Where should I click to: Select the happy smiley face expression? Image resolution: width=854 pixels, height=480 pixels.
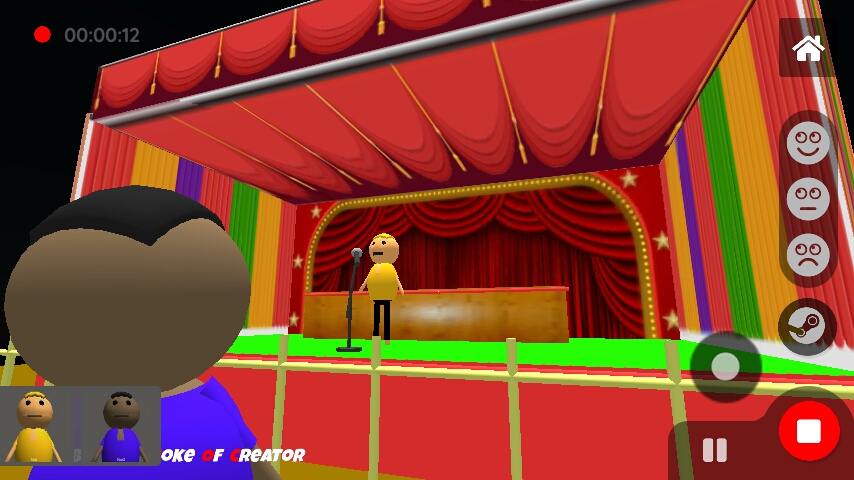[x=808, y=141]
